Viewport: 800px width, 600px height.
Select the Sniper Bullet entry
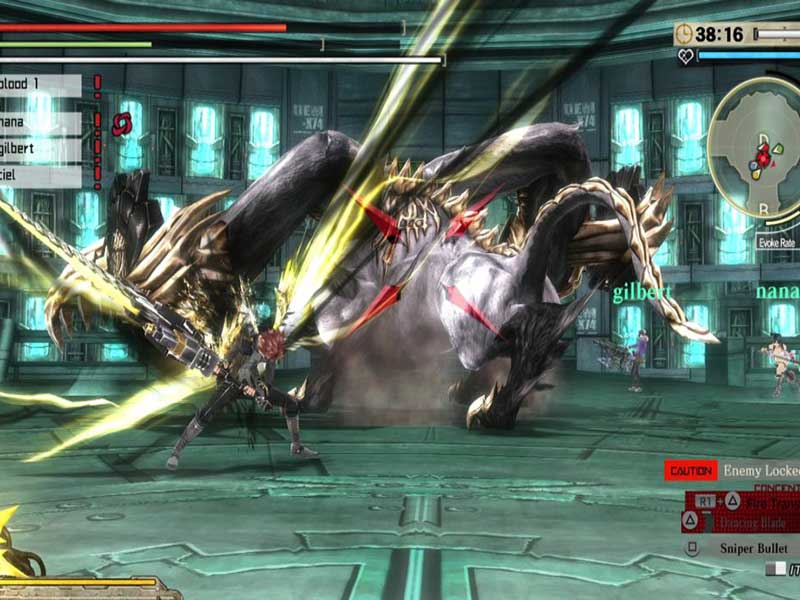(x=753, y=548)
